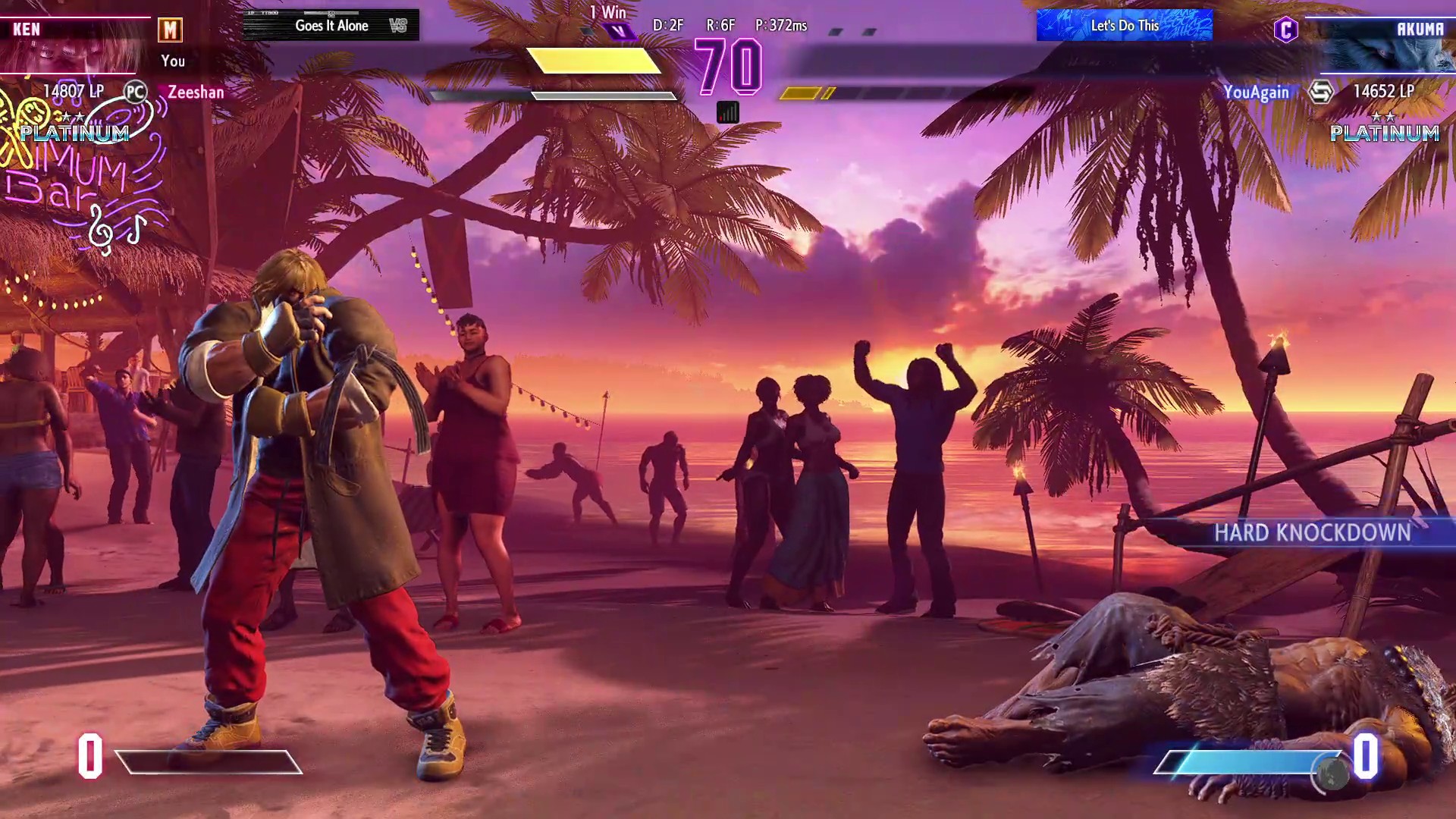Open the "Goes It Alone" title plate
This screenshot has width=1456, height=819.
click(x=331, y=25)
